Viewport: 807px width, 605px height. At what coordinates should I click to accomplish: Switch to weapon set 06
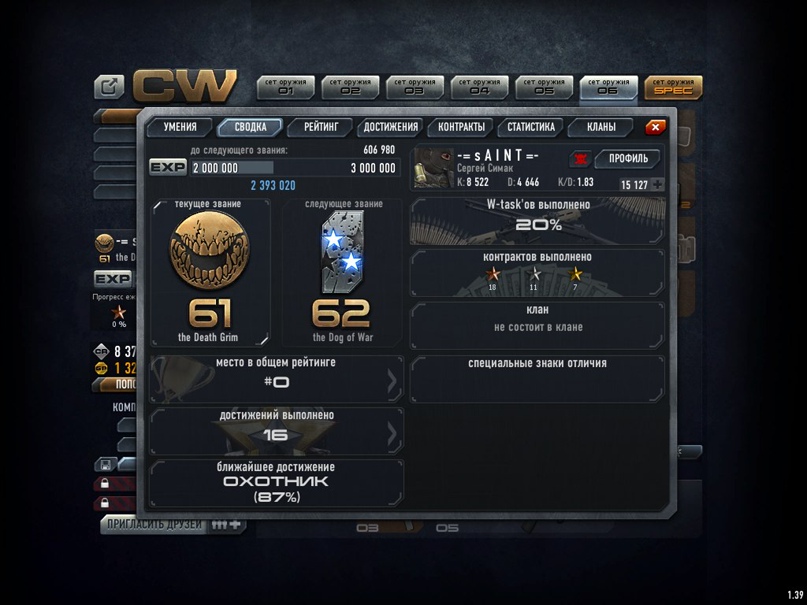coord(608,87)
